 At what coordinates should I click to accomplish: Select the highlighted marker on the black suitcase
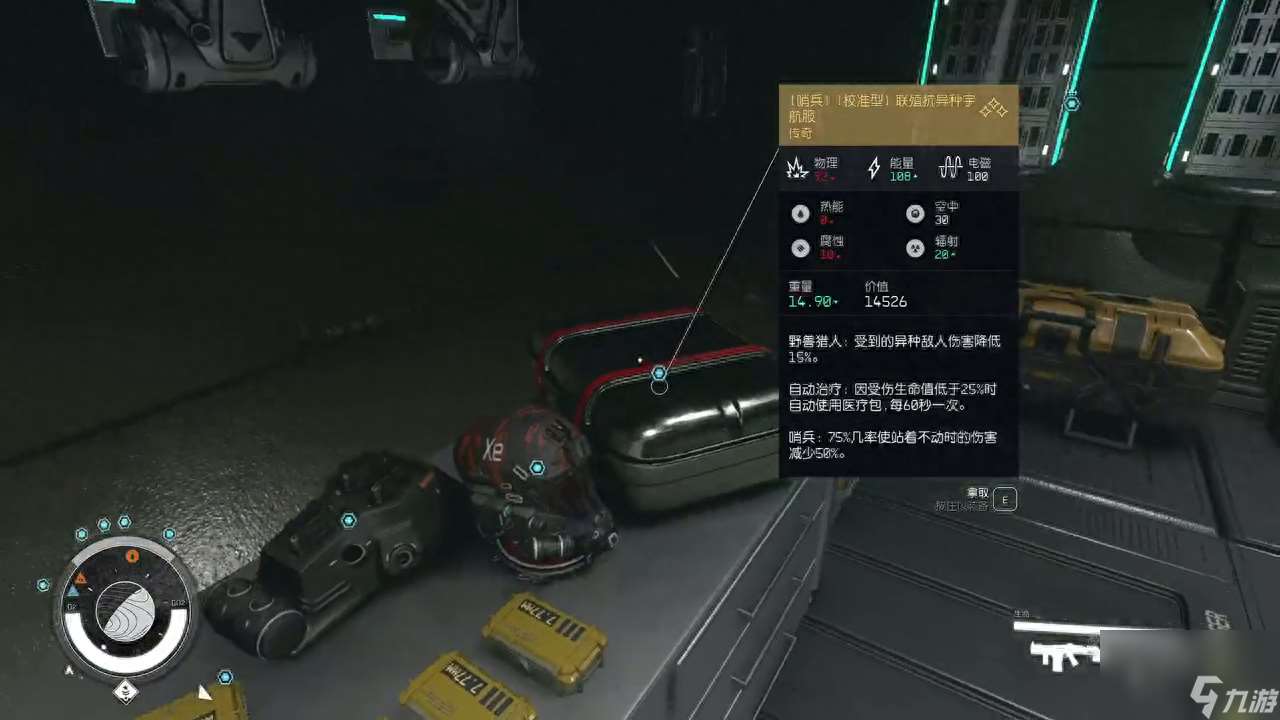659,374
